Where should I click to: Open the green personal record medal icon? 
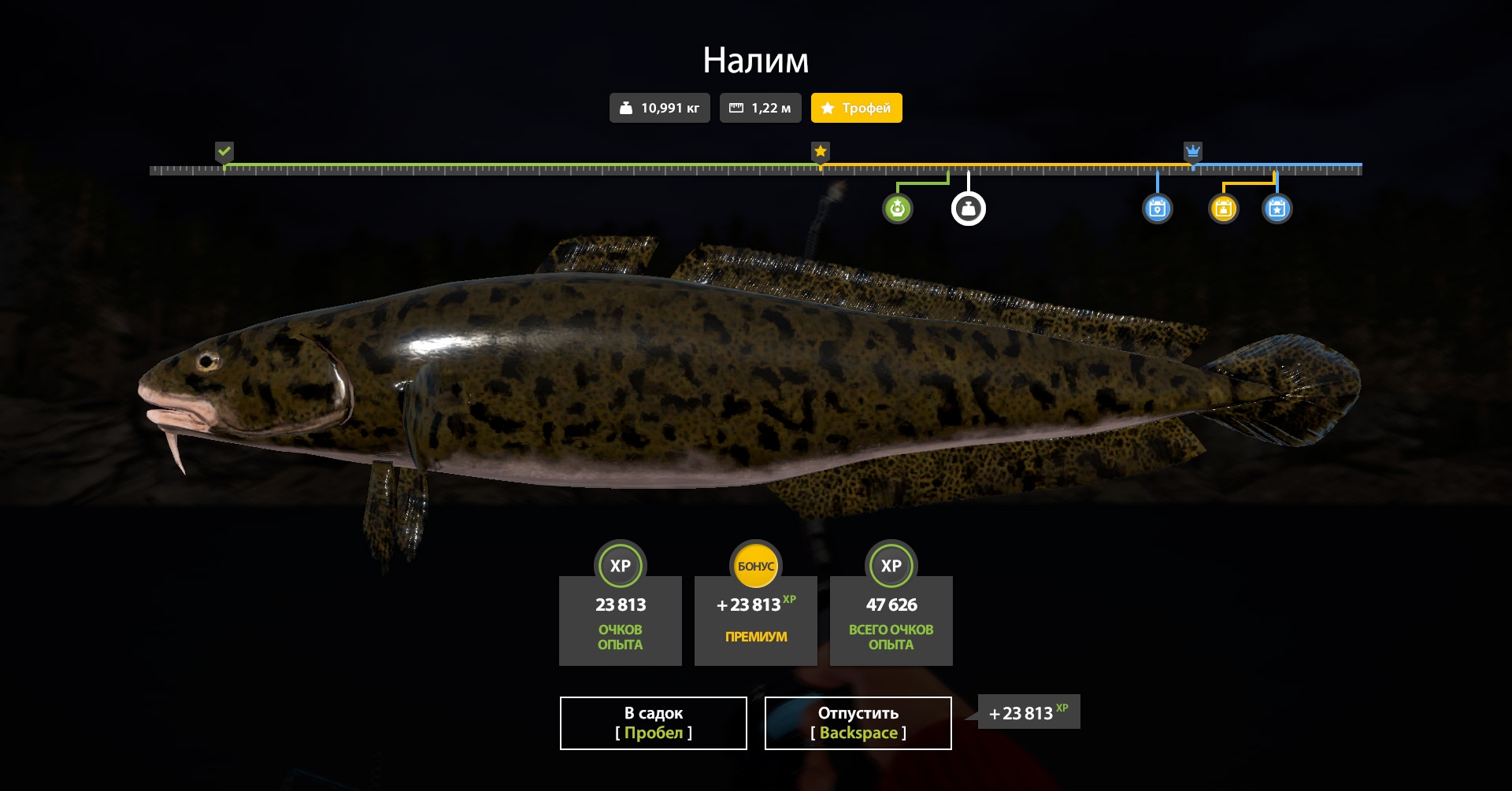(898, 209)
